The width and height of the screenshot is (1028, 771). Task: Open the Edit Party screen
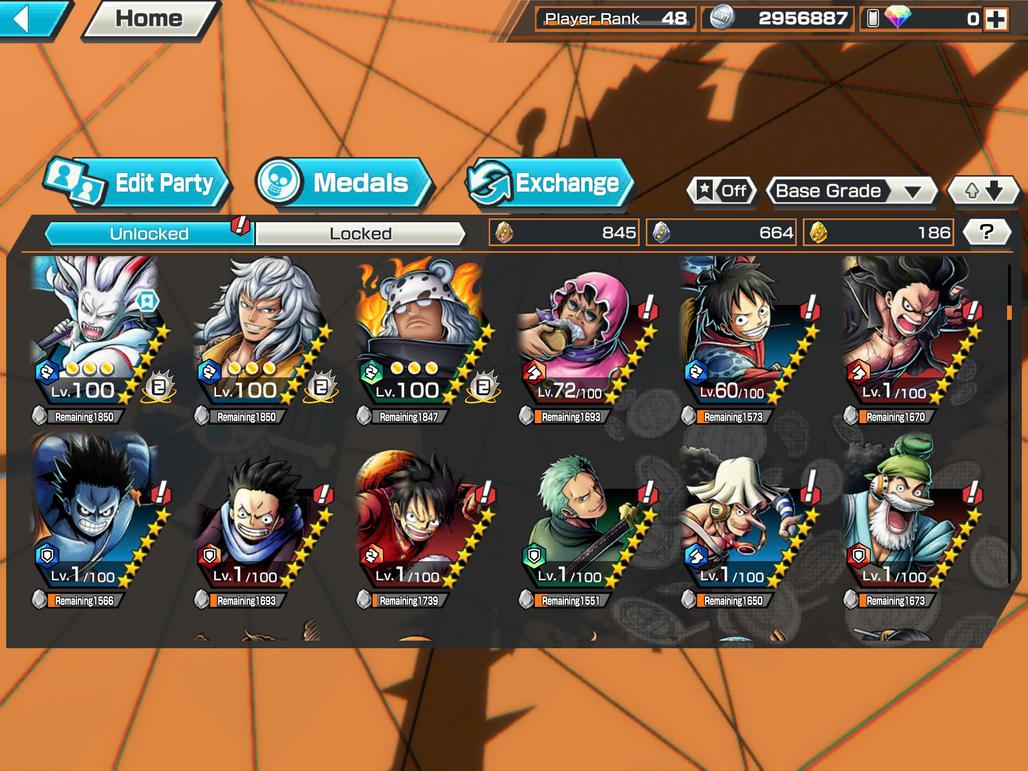[x=140, y=183]
